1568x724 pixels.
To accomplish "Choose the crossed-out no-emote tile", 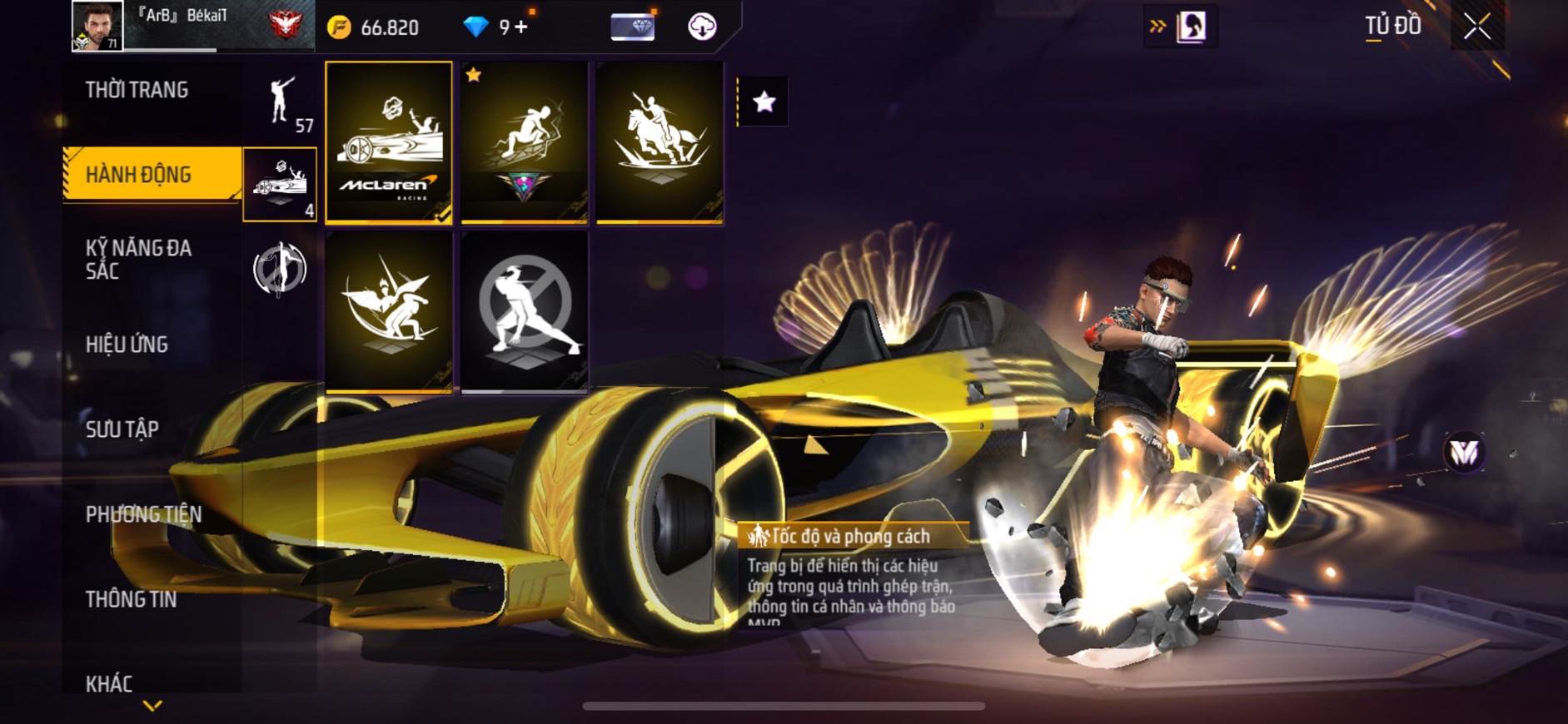I will click(525, 311).
